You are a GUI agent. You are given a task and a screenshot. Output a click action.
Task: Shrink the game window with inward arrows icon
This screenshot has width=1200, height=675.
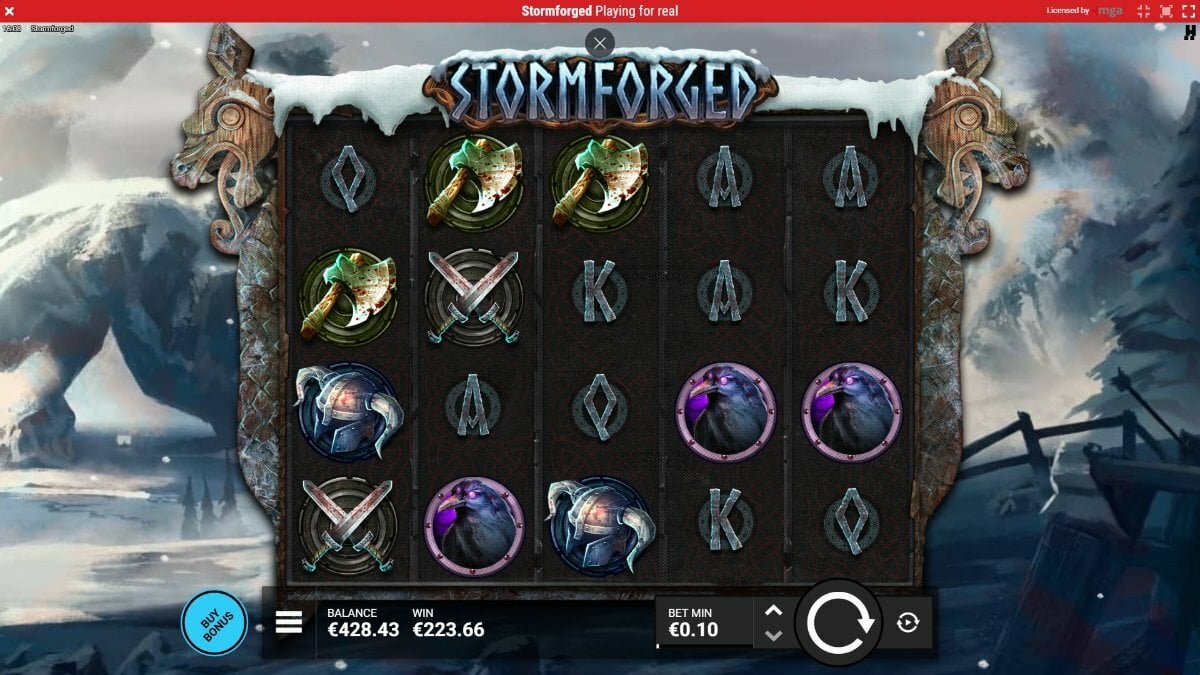(x=1143, y=11)
